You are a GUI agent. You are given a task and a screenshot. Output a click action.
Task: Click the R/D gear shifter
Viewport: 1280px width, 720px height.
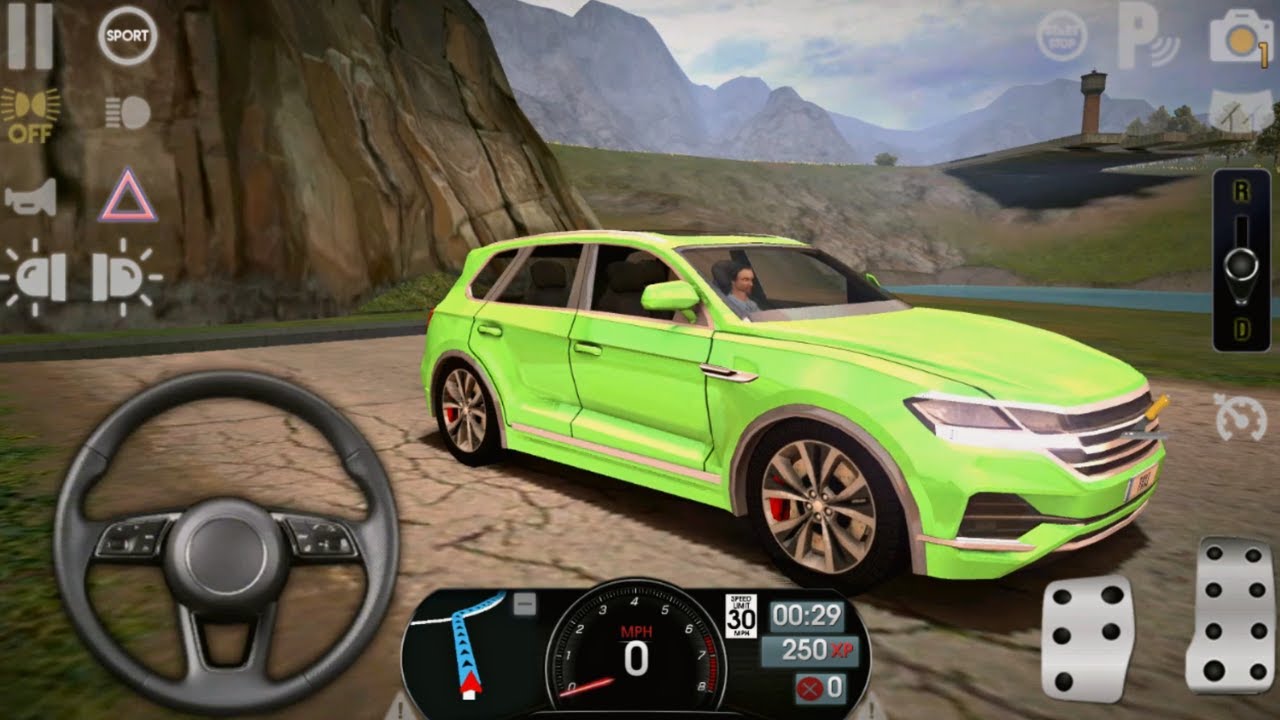click(1241, 262)
